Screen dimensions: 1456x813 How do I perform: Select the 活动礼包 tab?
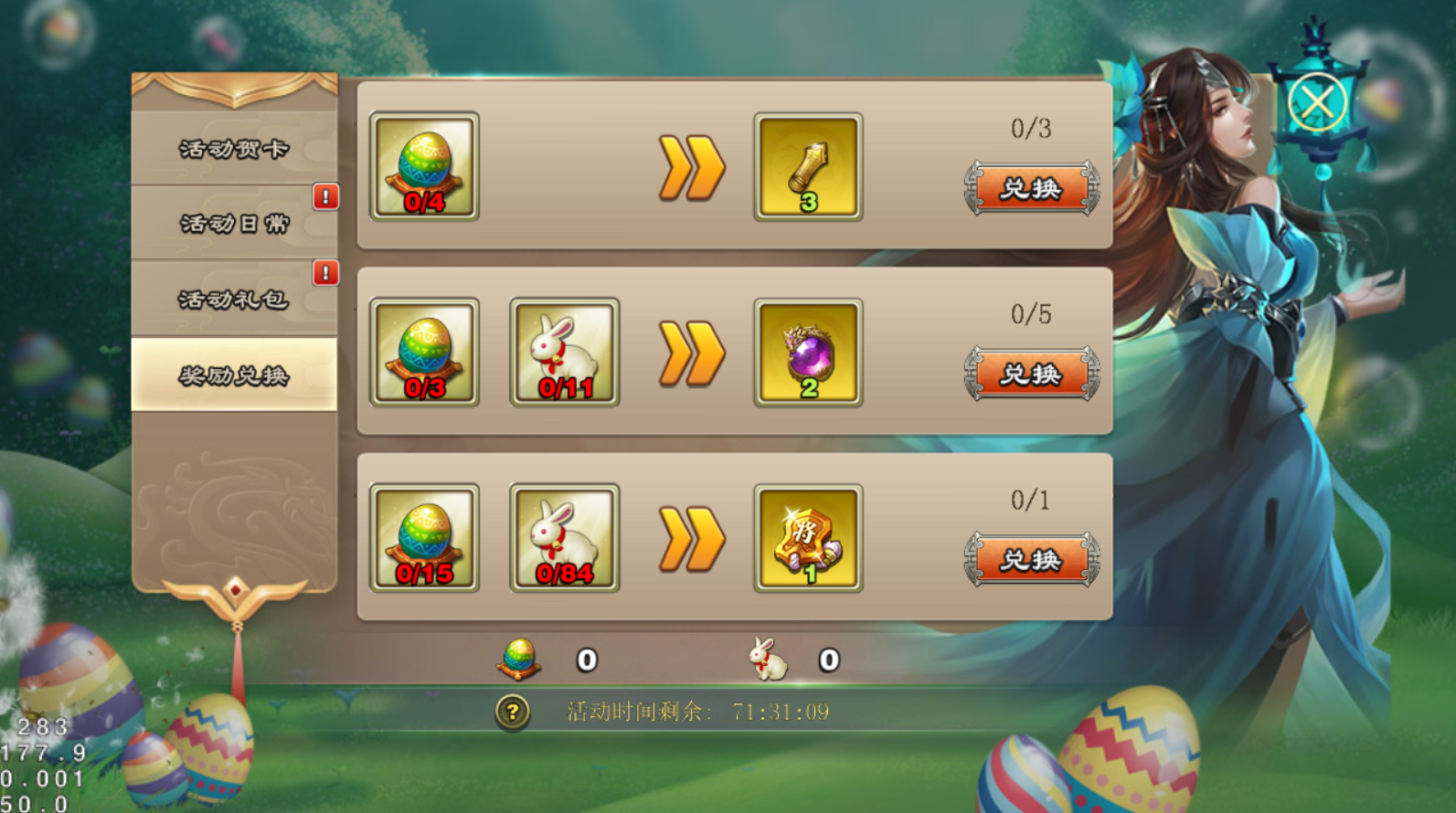(234, 299)
